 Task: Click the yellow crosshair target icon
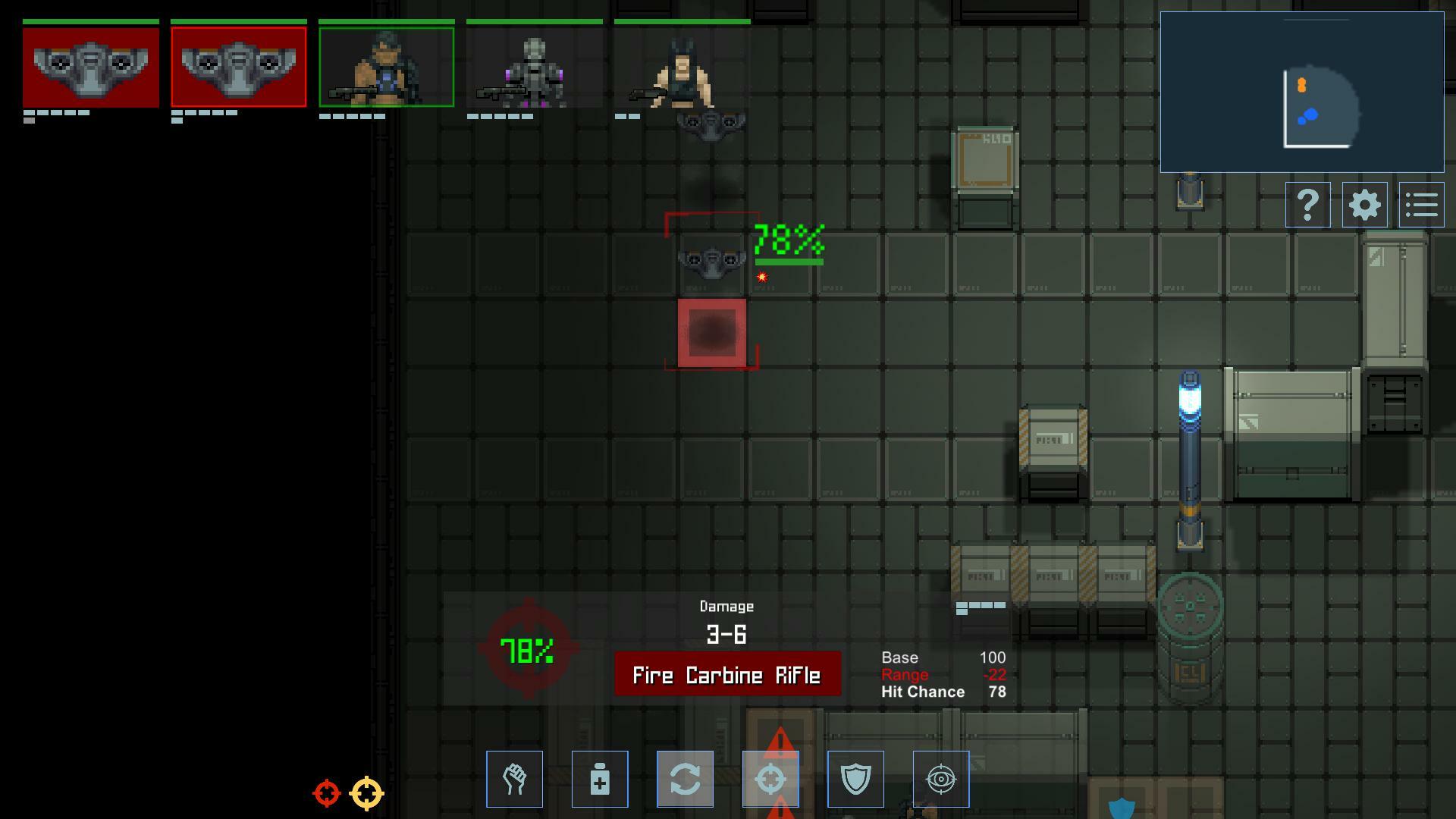367,793
